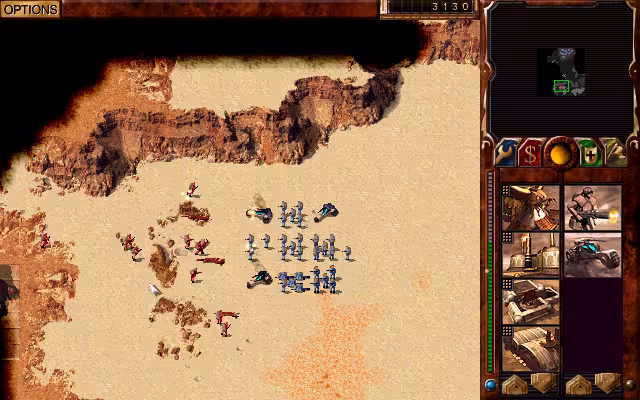Select the dollar sign sell button
The image size is (640, 400).
click(x=532, y=153)
